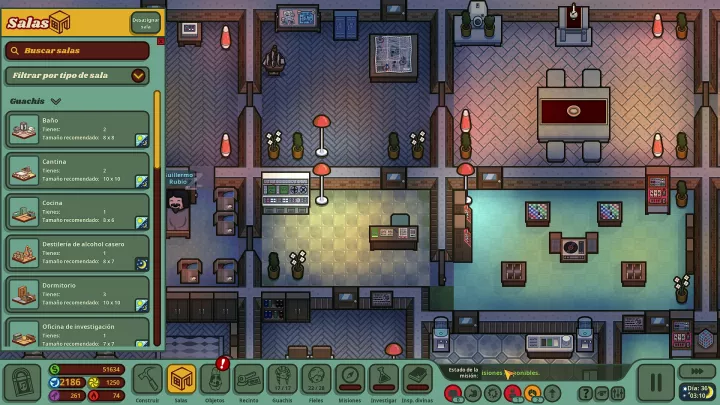Viewport: 720px width, 405px height.
Task: Open the Construir build menu
Action: (148, 381)
